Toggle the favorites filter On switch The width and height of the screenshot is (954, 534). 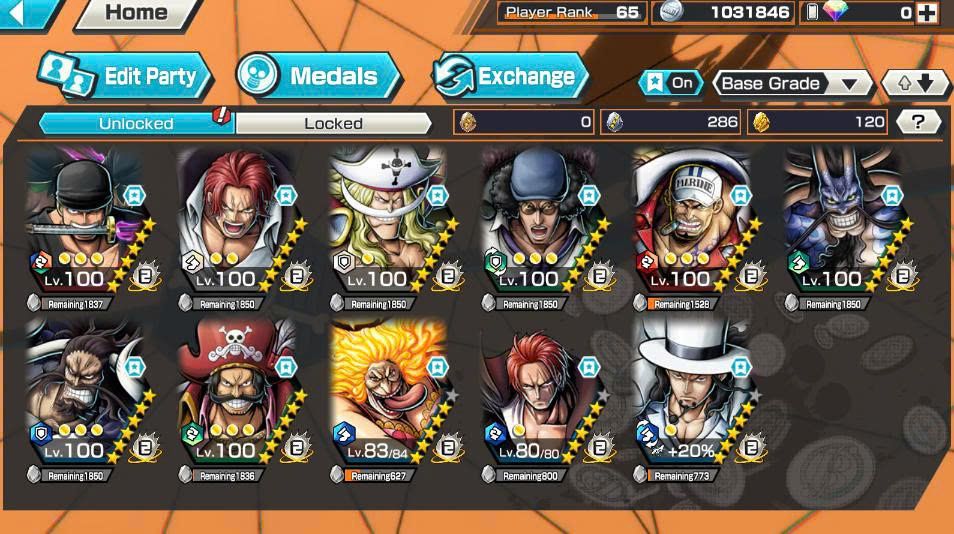click(670, 83)
